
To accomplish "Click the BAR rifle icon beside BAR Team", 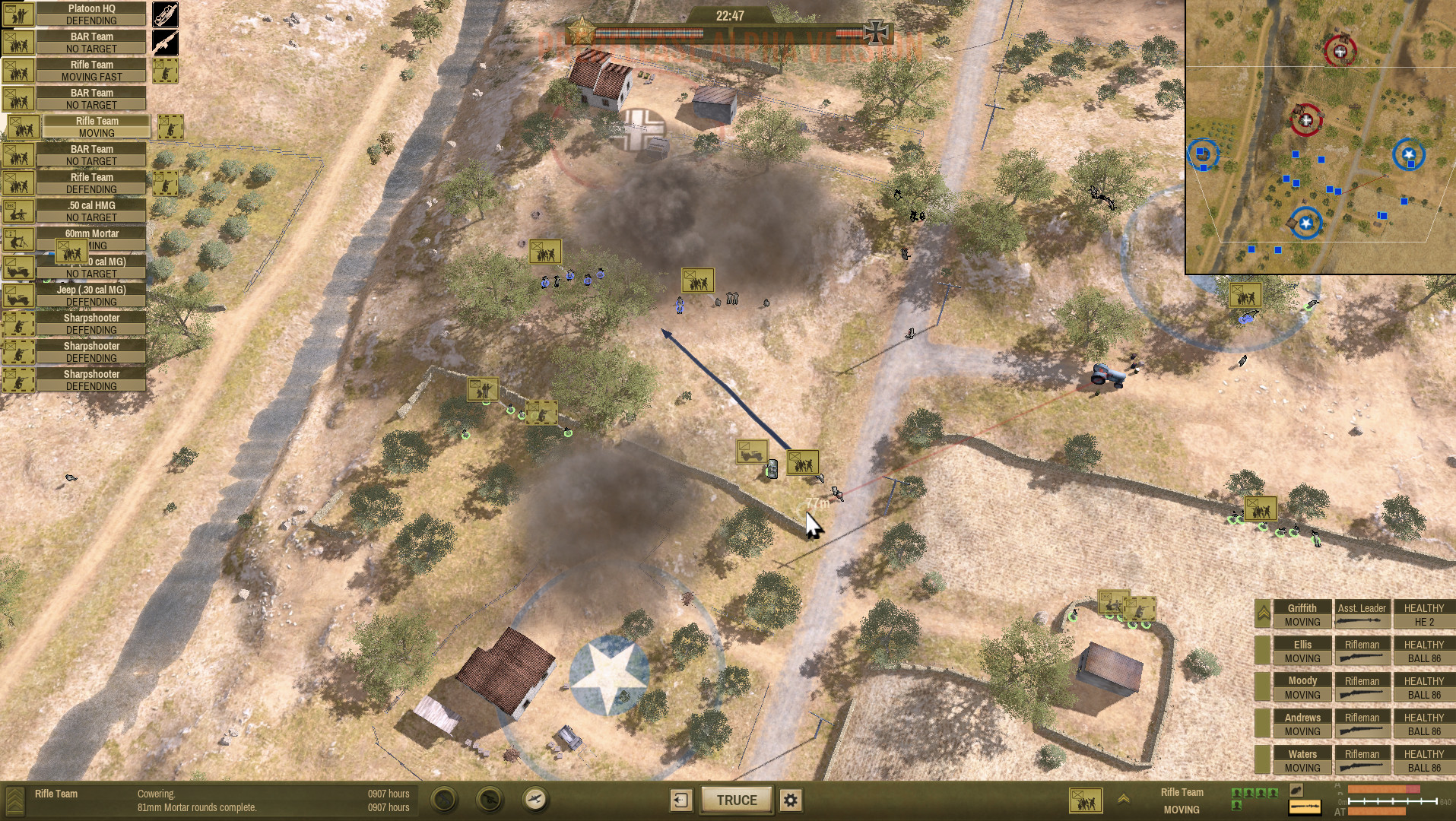I will click(x=164, y=43).
